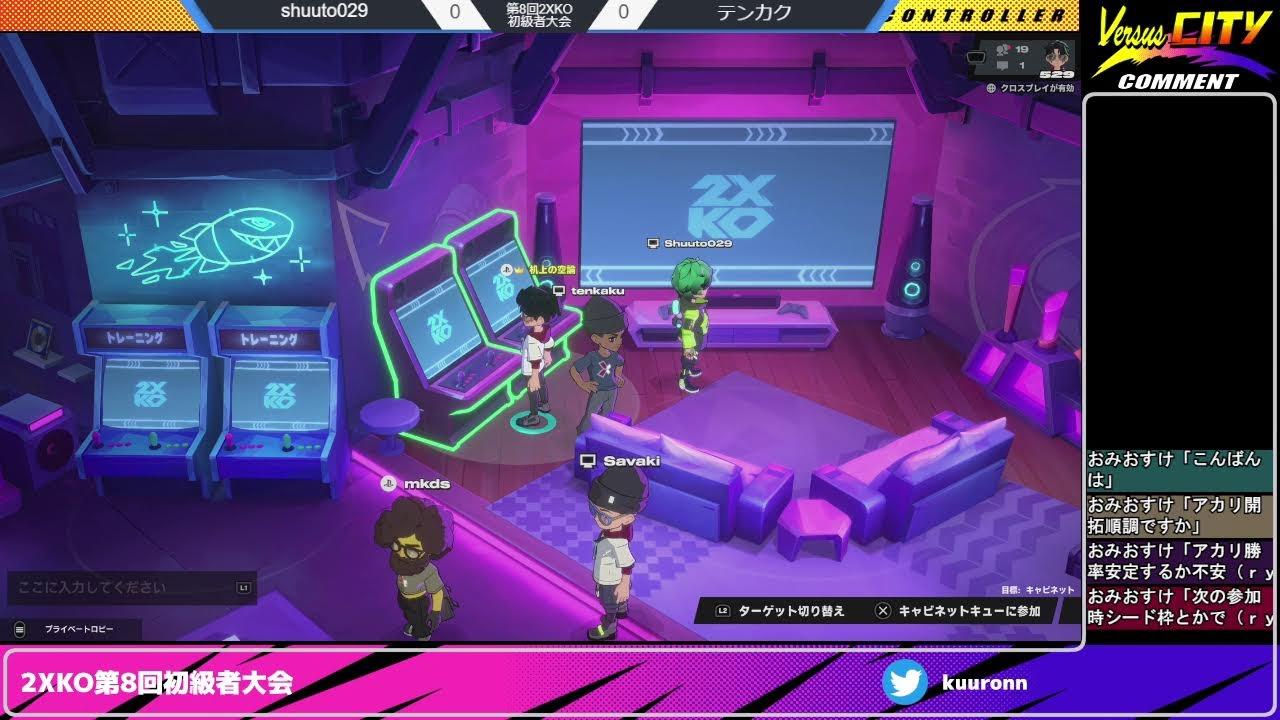Image resolution: width=1280 pixels, height=720 pixels.
Task: Click the monitor icon on Savaki's nameplate
Action: [590, 460]
